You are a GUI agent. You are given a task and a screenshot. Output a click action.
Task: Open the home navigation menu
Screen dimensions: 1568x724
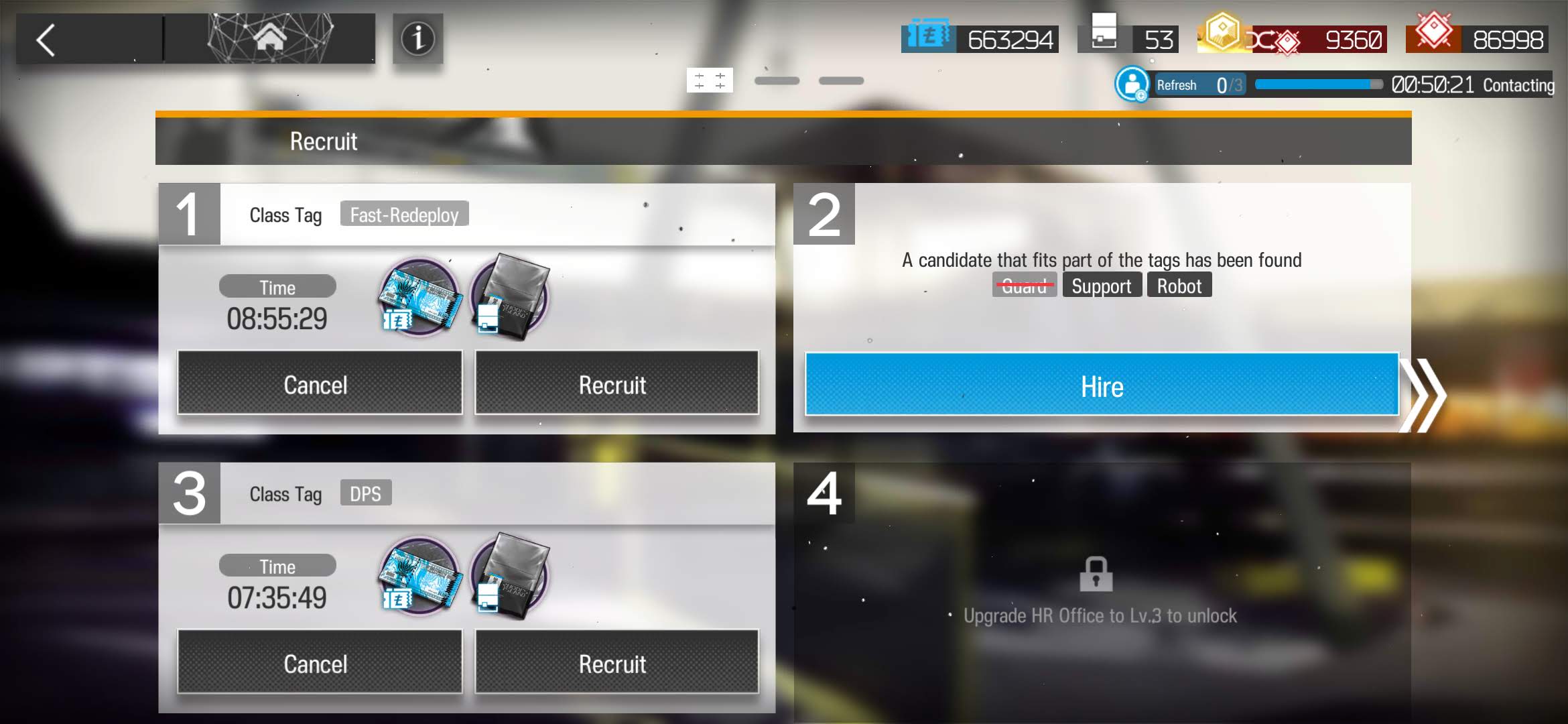pos(270,39)
